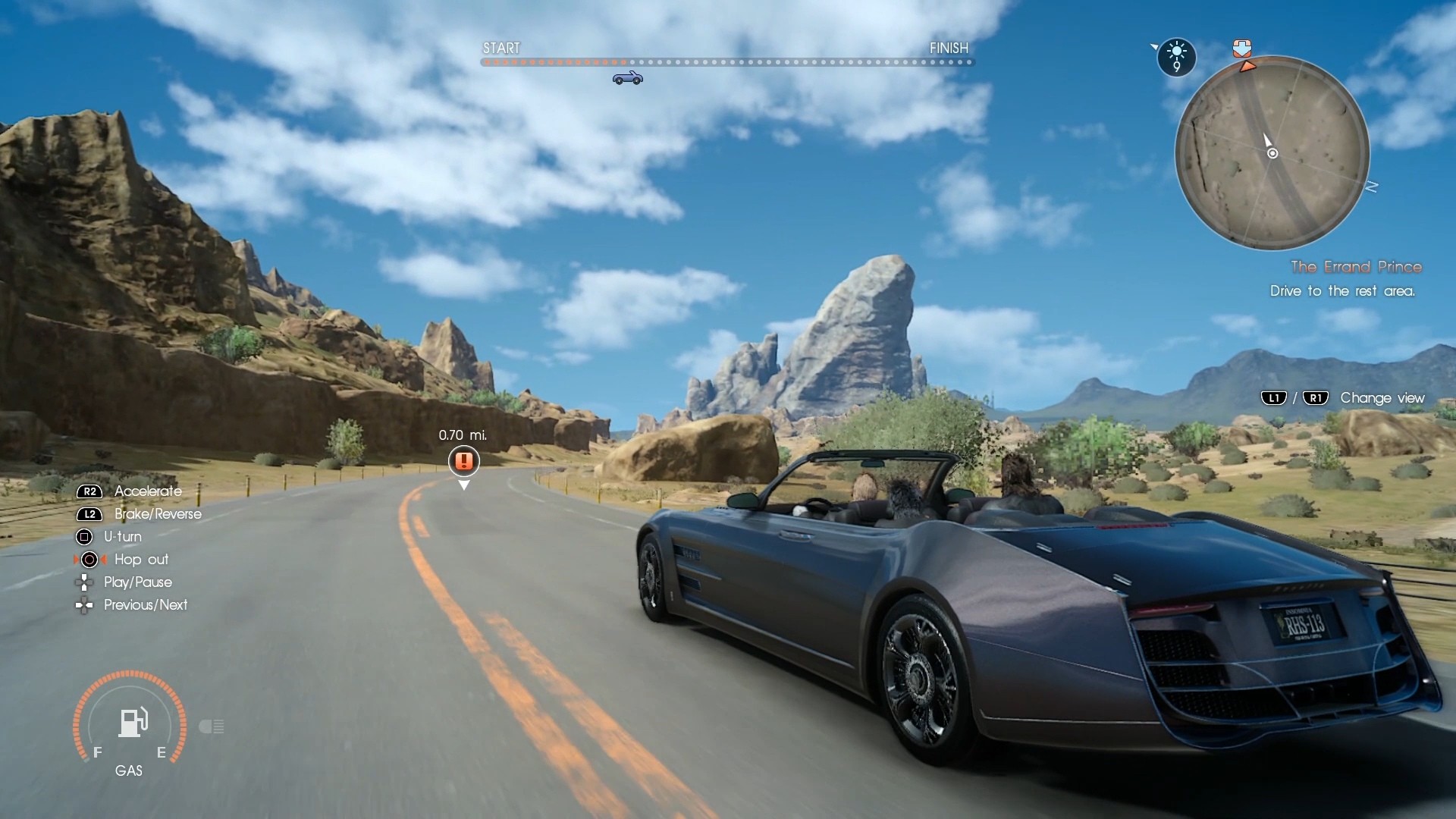Image resolution: width=1456 pixels, height=819 pixels.
Task: Open the track list via Previous/Next control
Action: click(x=83, y=605)
